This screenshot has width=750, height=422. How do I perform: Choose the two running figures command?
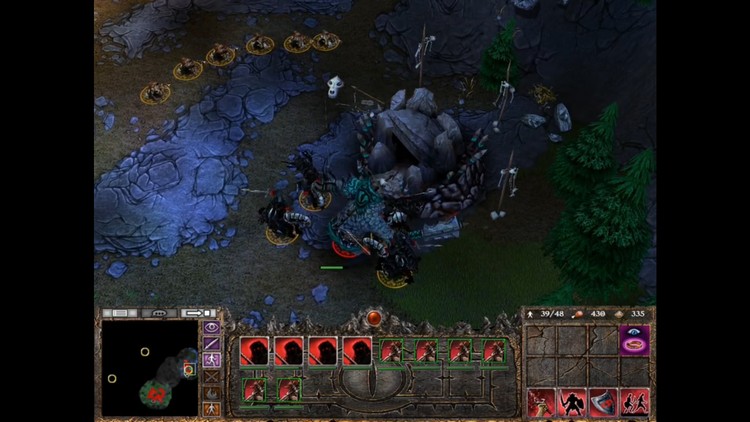[x=635, y=403]
